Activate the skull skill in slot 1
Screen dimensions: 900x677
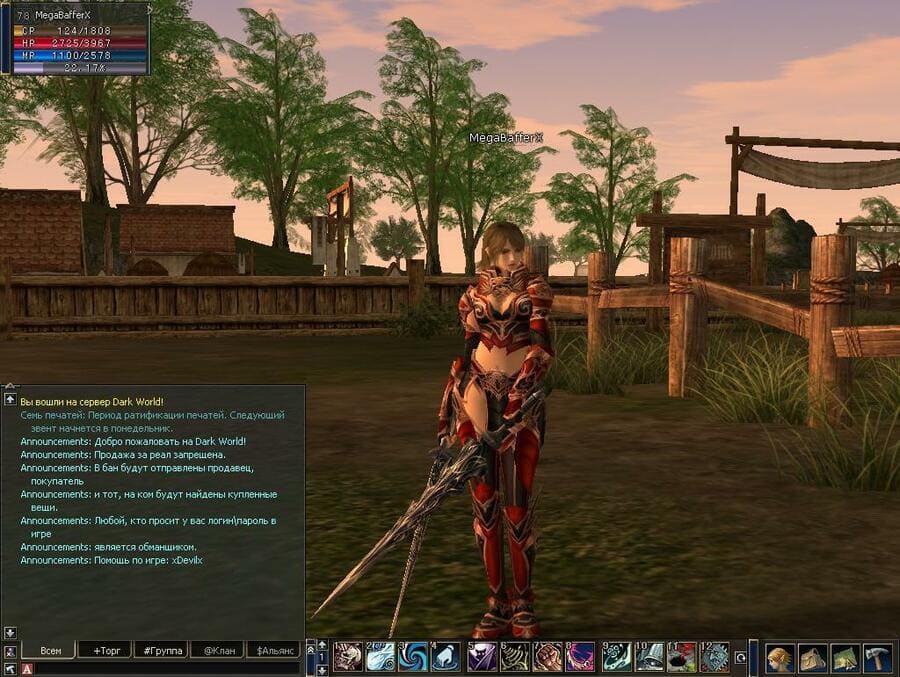[348, 657]
